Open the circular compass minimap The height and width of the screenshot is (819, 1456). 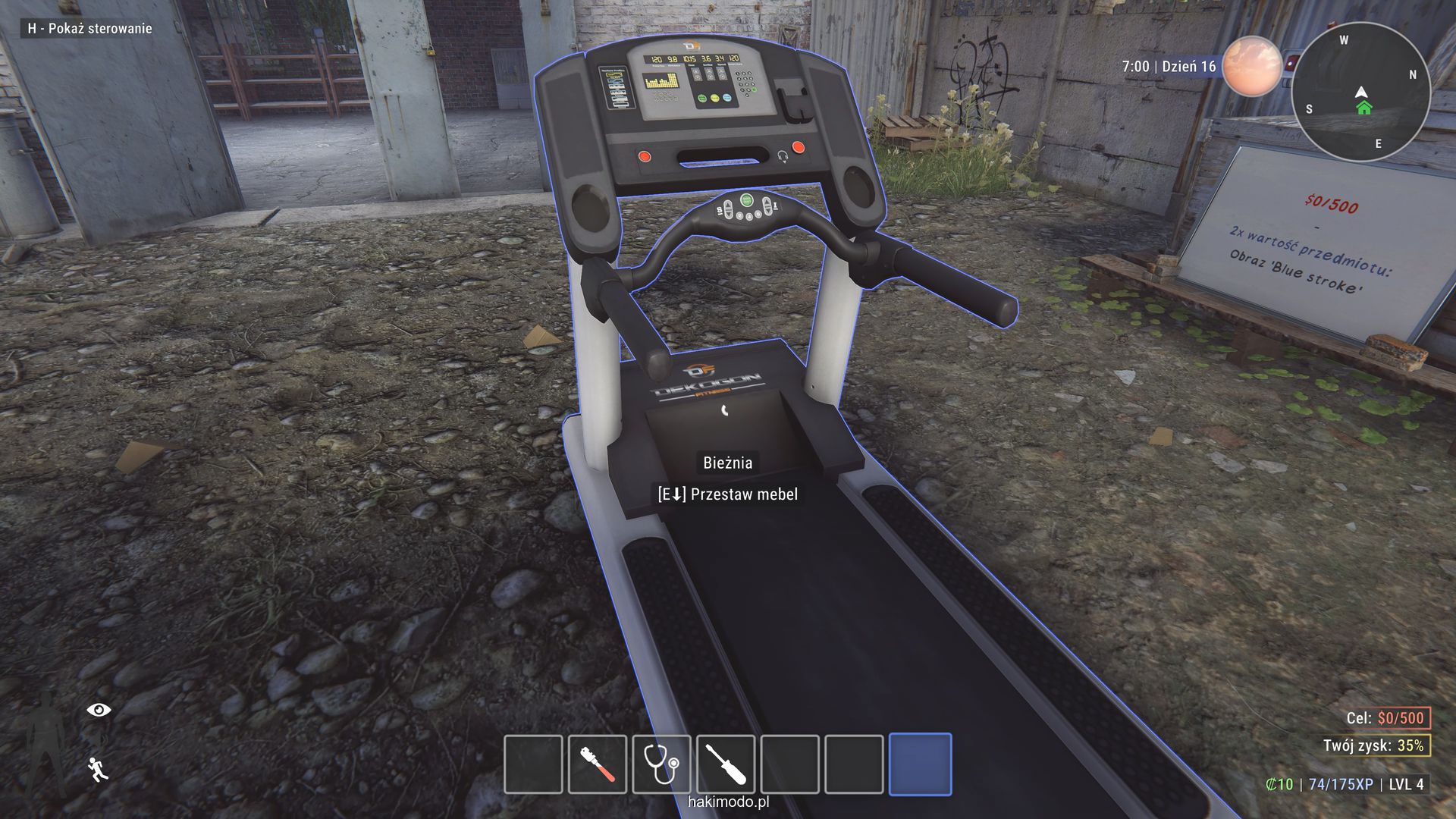tap(1360, 91)
